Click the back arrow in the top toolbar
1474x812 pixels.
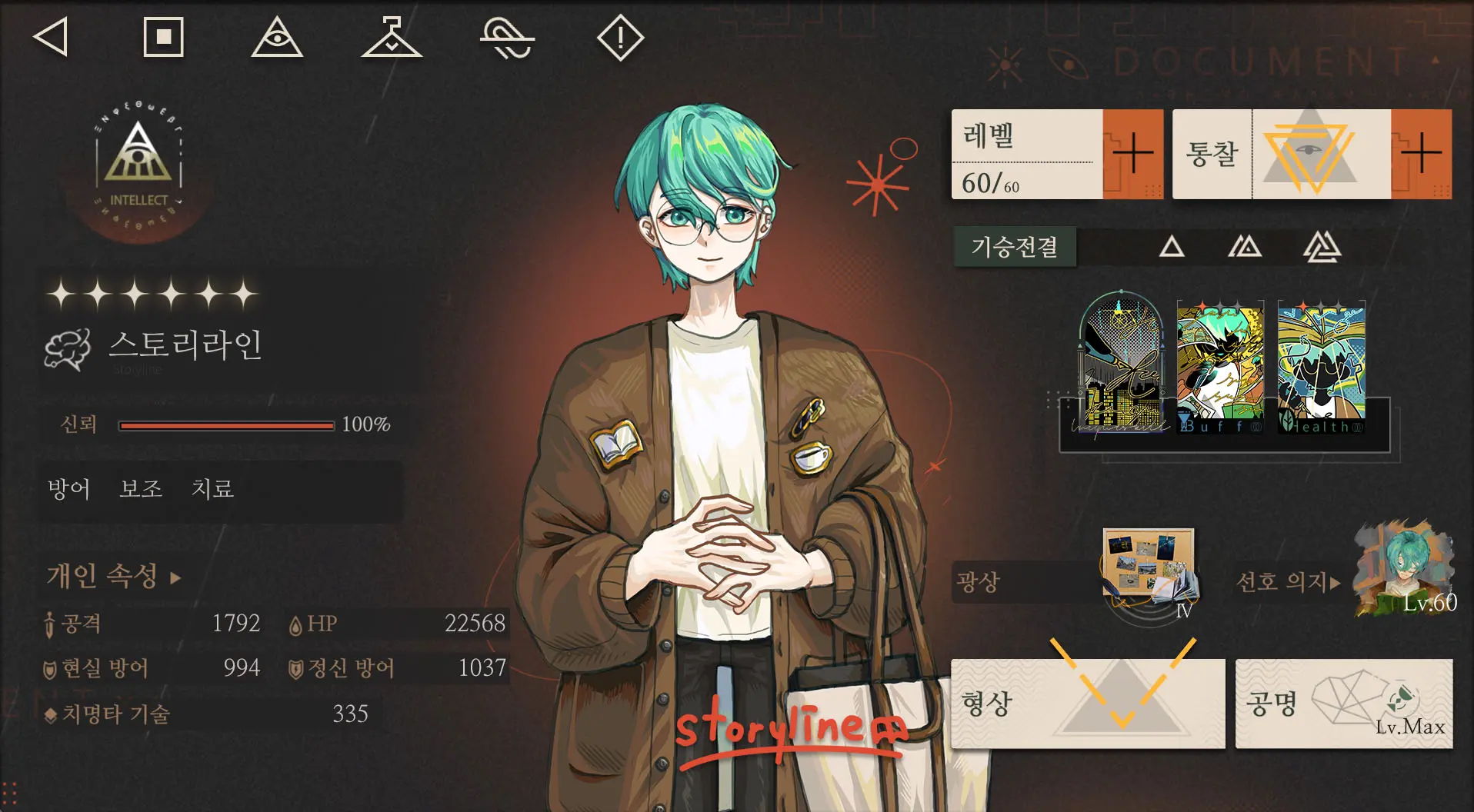[52, 37]
